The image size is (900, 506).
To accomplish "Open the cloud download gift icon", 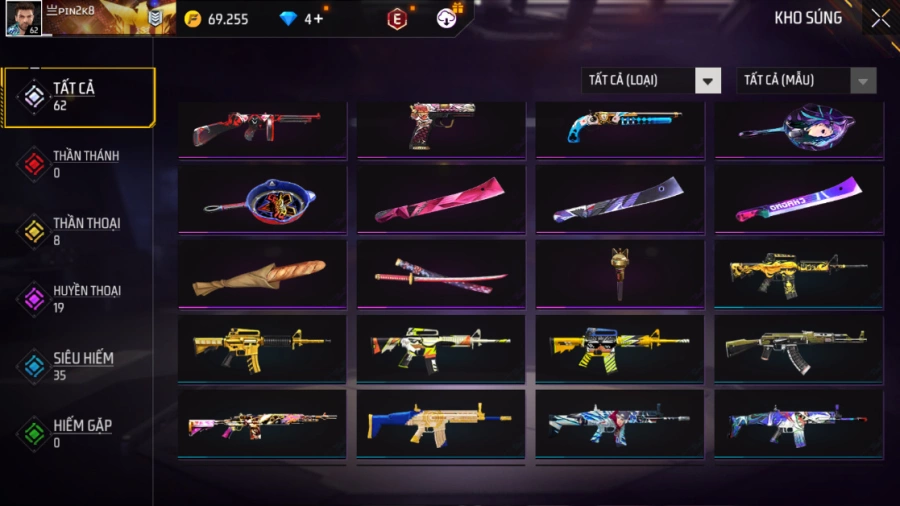I will pos(448,18).
